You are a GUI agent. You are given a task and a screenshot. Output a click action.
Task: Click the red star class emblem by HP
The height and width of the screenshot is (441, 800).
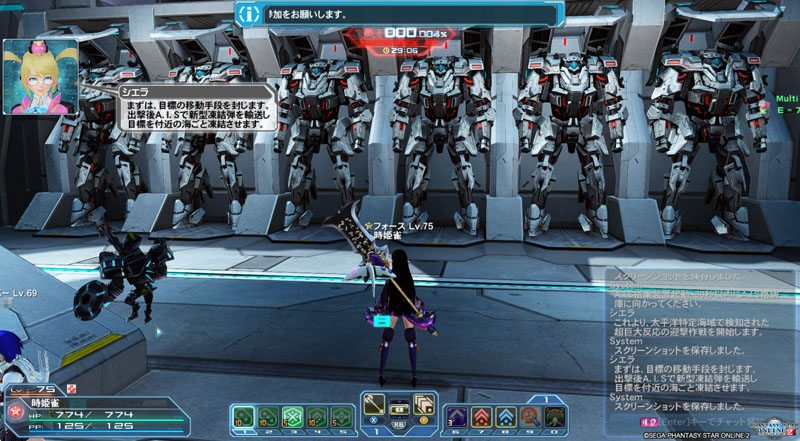coord(15,411)
